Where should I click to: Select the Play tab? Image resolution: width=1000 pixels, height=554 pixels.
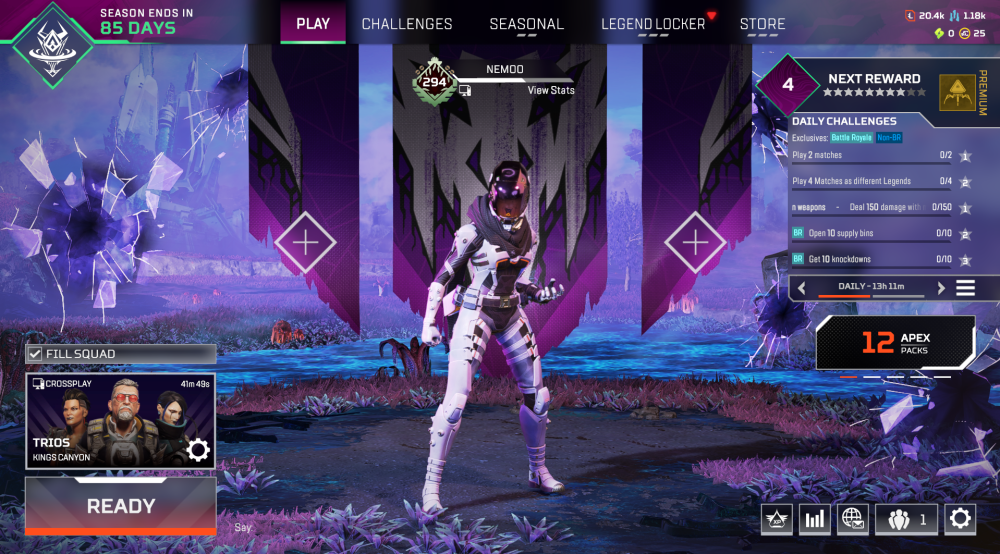pos(313,23)
